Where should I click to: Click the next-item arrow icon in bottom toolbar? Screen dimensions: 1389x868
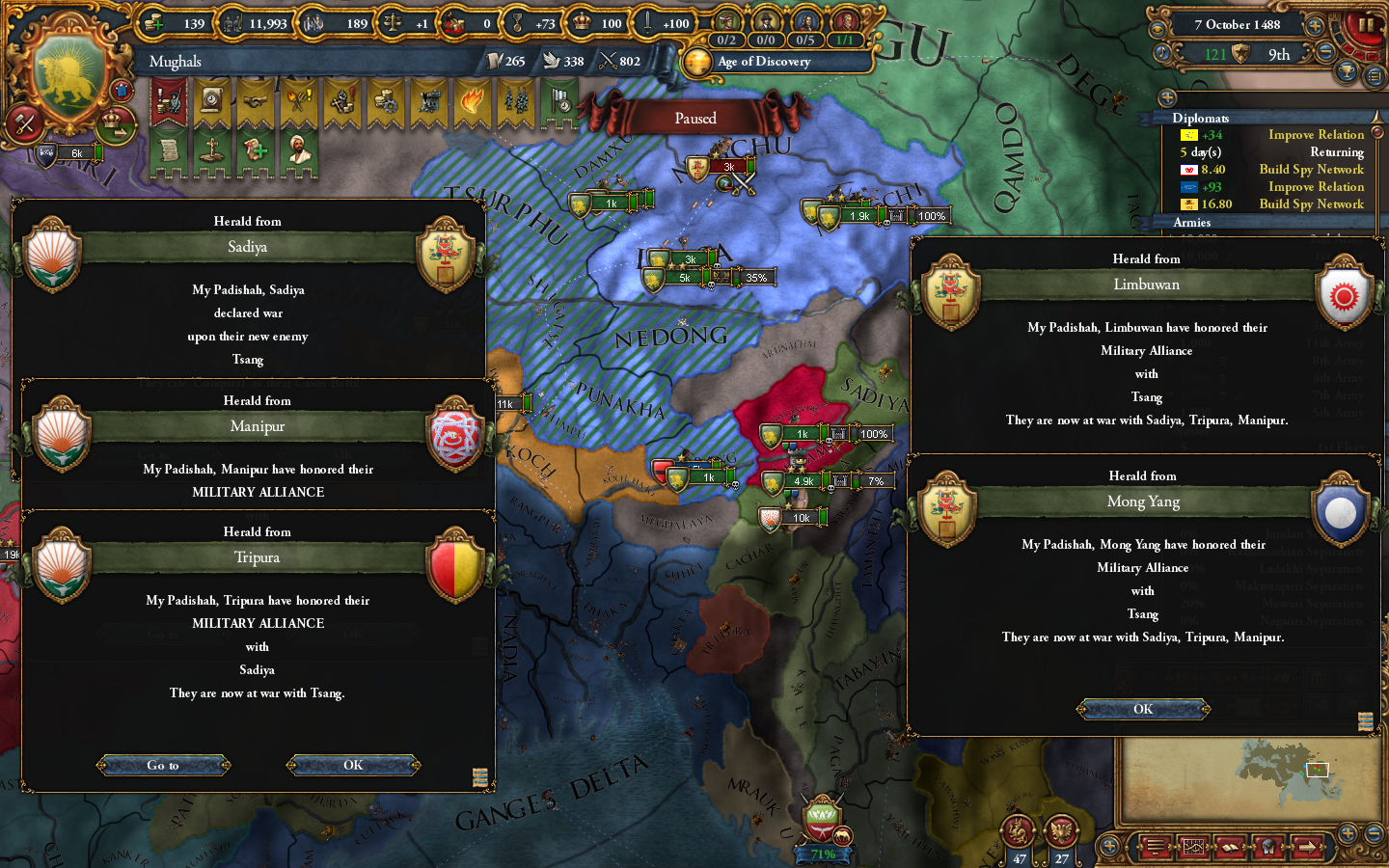[1307, 847]
